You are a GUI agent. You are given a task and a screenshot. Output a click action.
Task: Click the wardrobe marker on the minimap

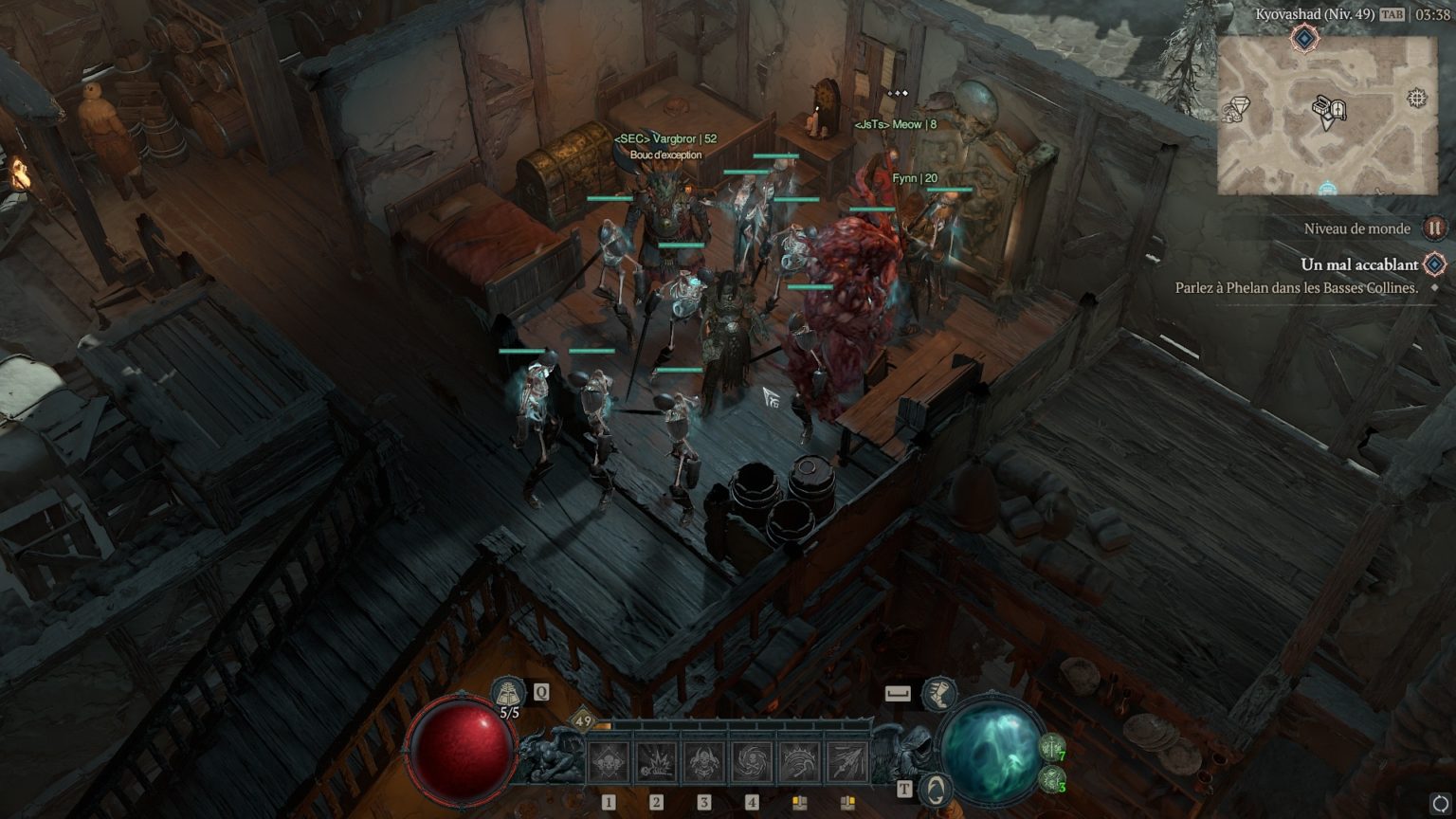pyautogui.click(x=1338, y=112)
